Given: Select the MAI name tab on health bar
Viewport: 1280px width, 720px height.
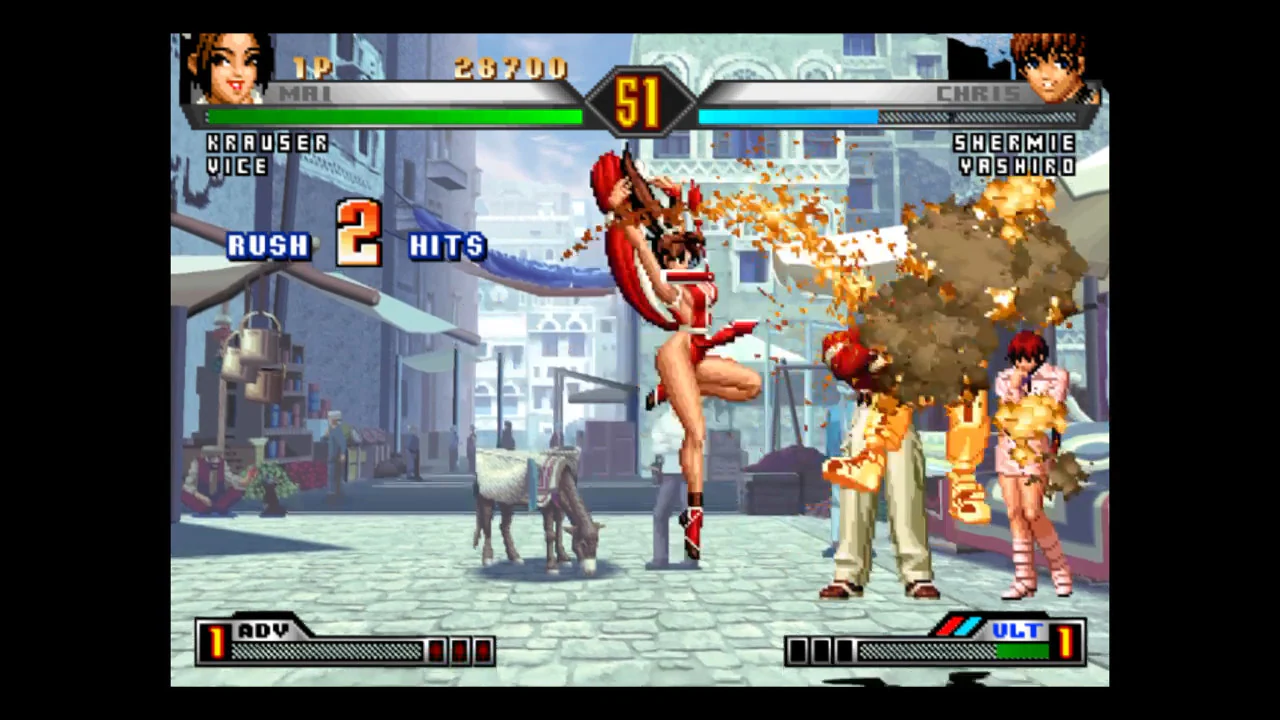Looking at the screenshot, I should click(303, 93).
